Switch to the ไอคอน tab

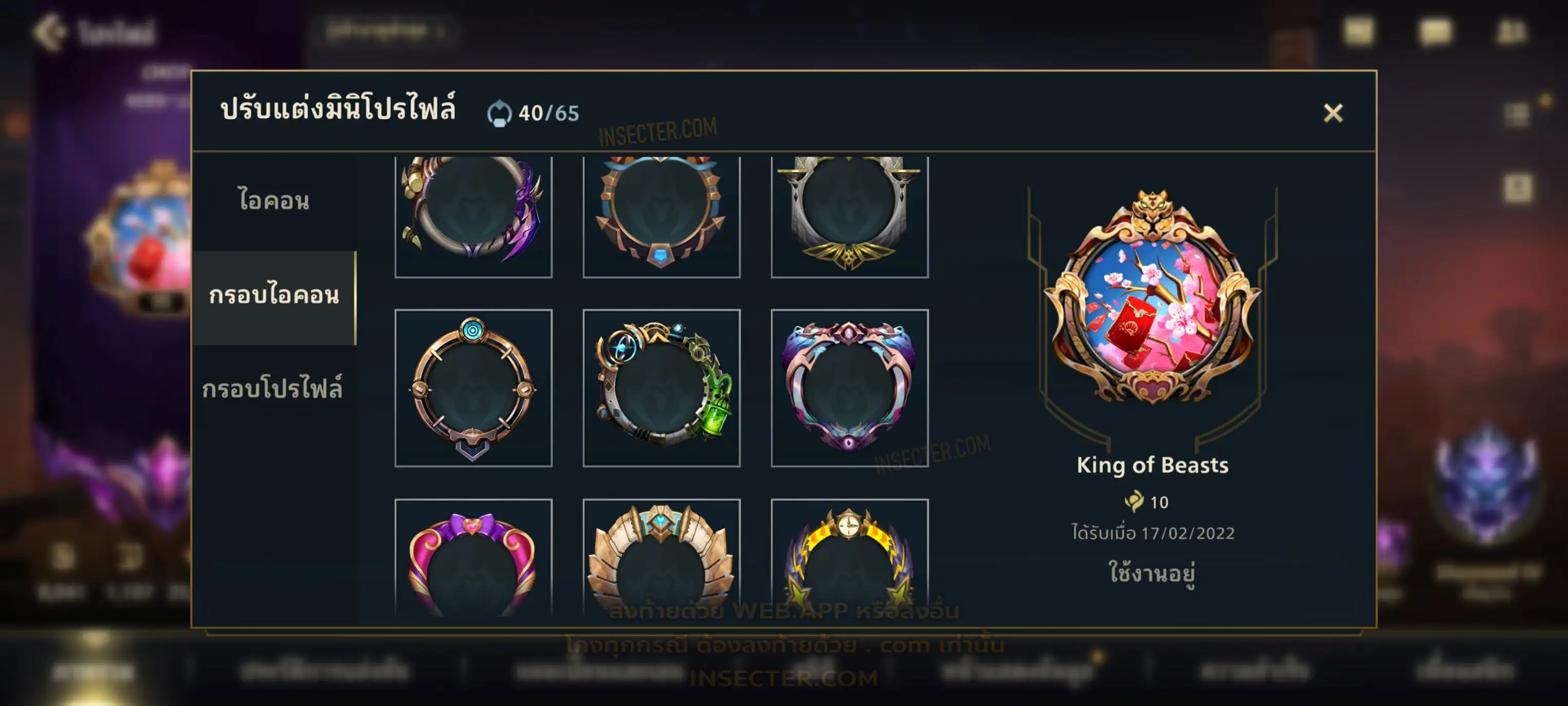(274, 201)
